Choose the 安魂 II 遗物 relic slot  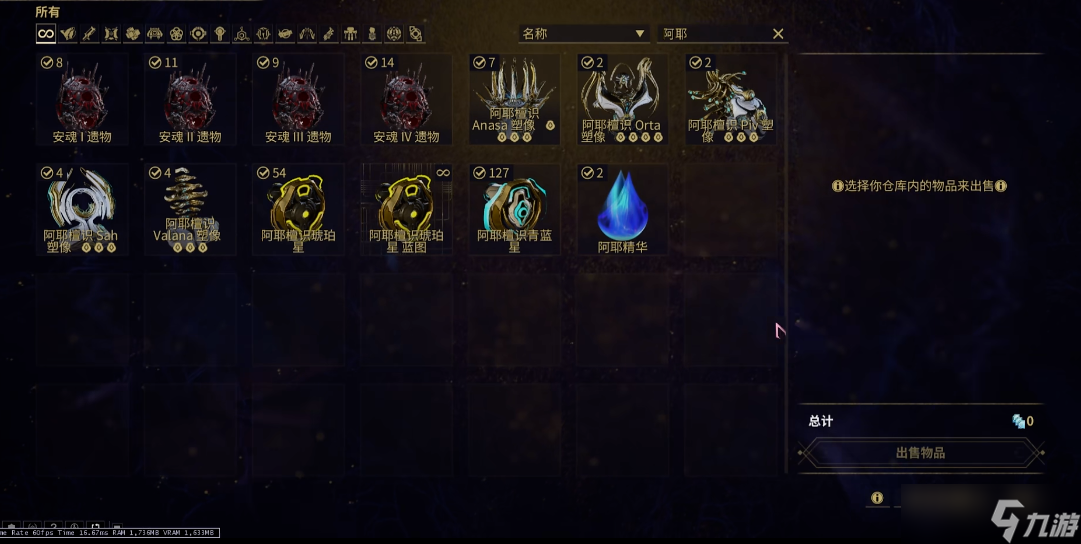coord(190,100)
